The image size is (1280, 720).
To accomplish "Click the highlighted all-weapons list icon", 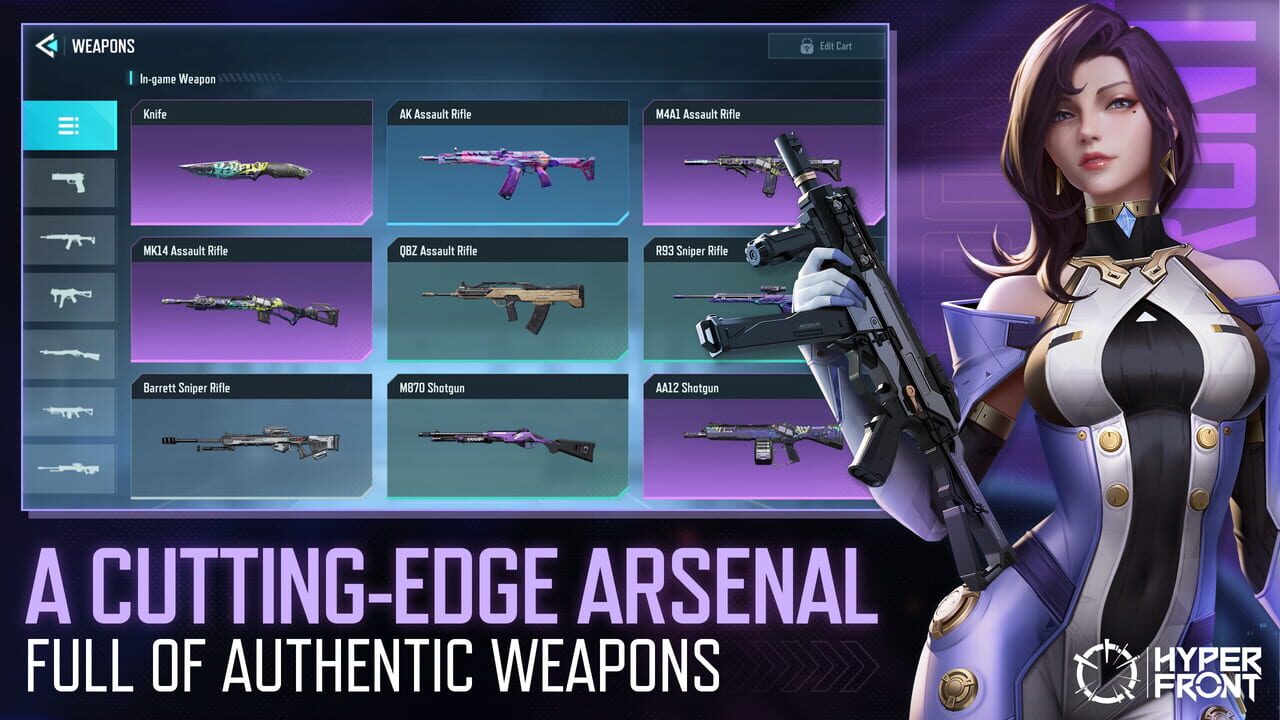I will pyautogui.click(x=68, y=124).
